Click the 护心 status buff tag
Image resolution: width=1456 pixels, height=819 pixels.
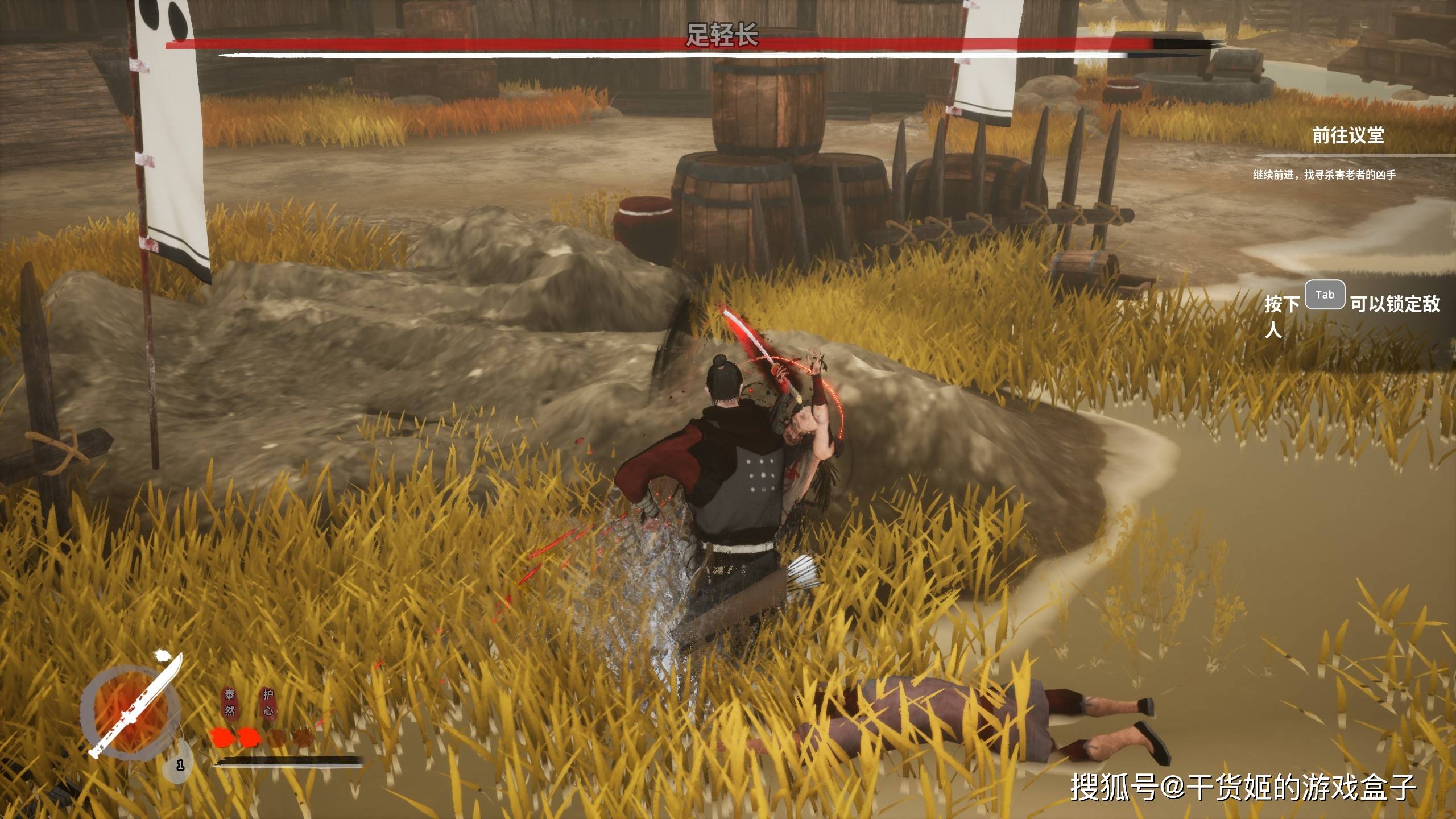click(268, 703)
